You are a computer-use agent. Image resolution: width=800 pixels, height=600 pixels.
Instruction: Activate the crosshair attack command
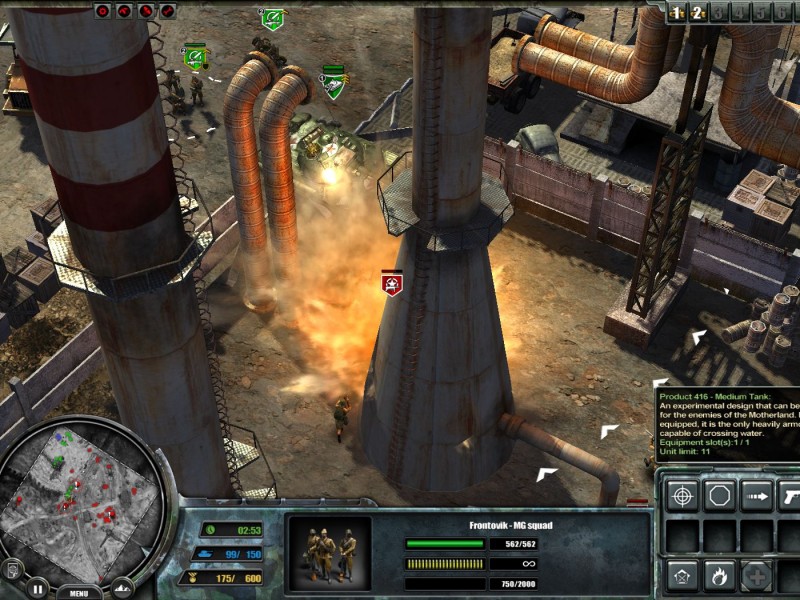683,495
